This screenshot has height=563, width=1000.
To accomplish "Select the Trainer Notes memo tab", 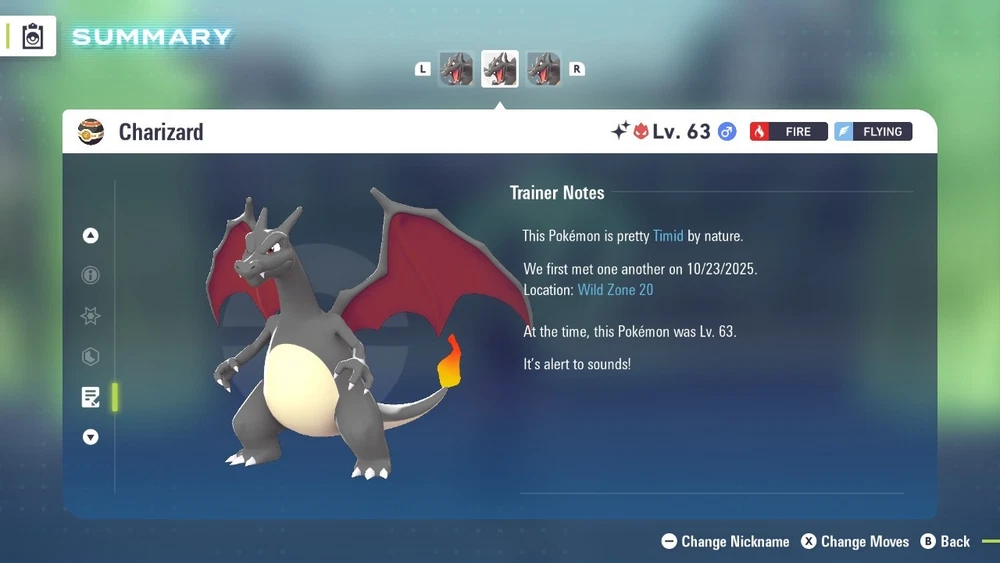I will (91, 397).
